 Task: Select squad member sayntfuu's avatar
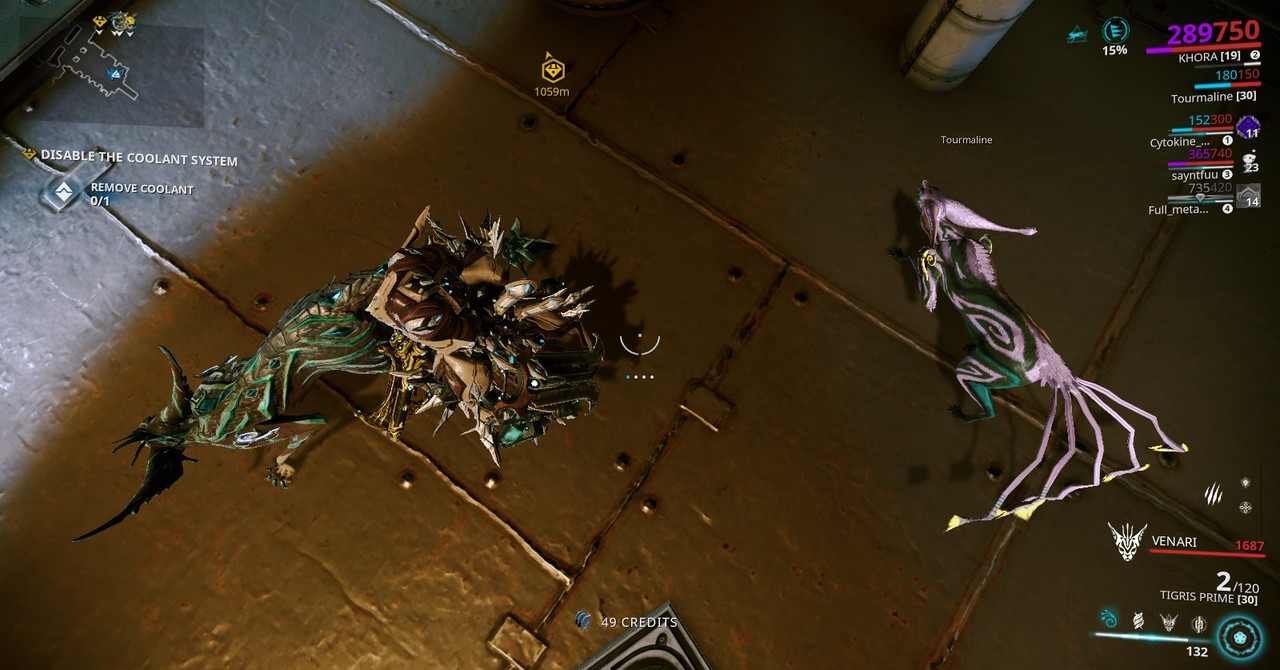1248,161
